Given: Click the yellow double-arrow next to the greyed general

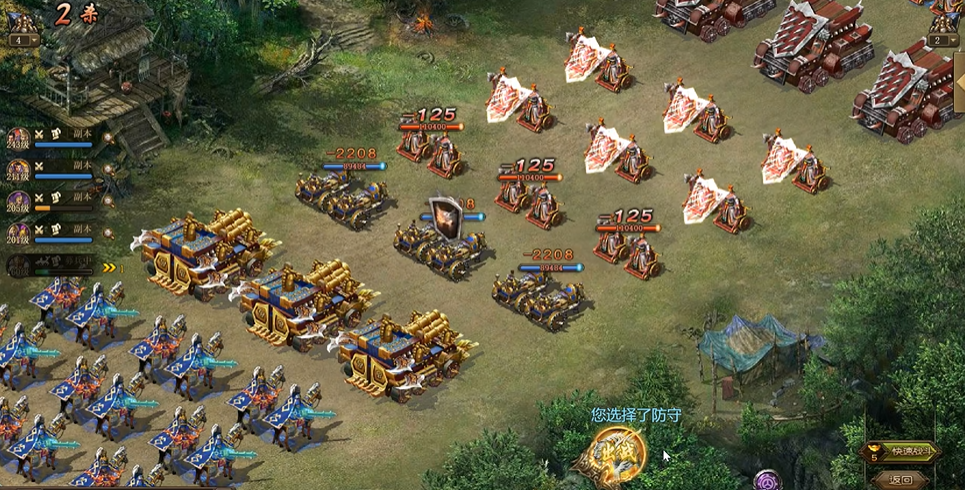Looking at the screenshot, I should tap(109, 267).
